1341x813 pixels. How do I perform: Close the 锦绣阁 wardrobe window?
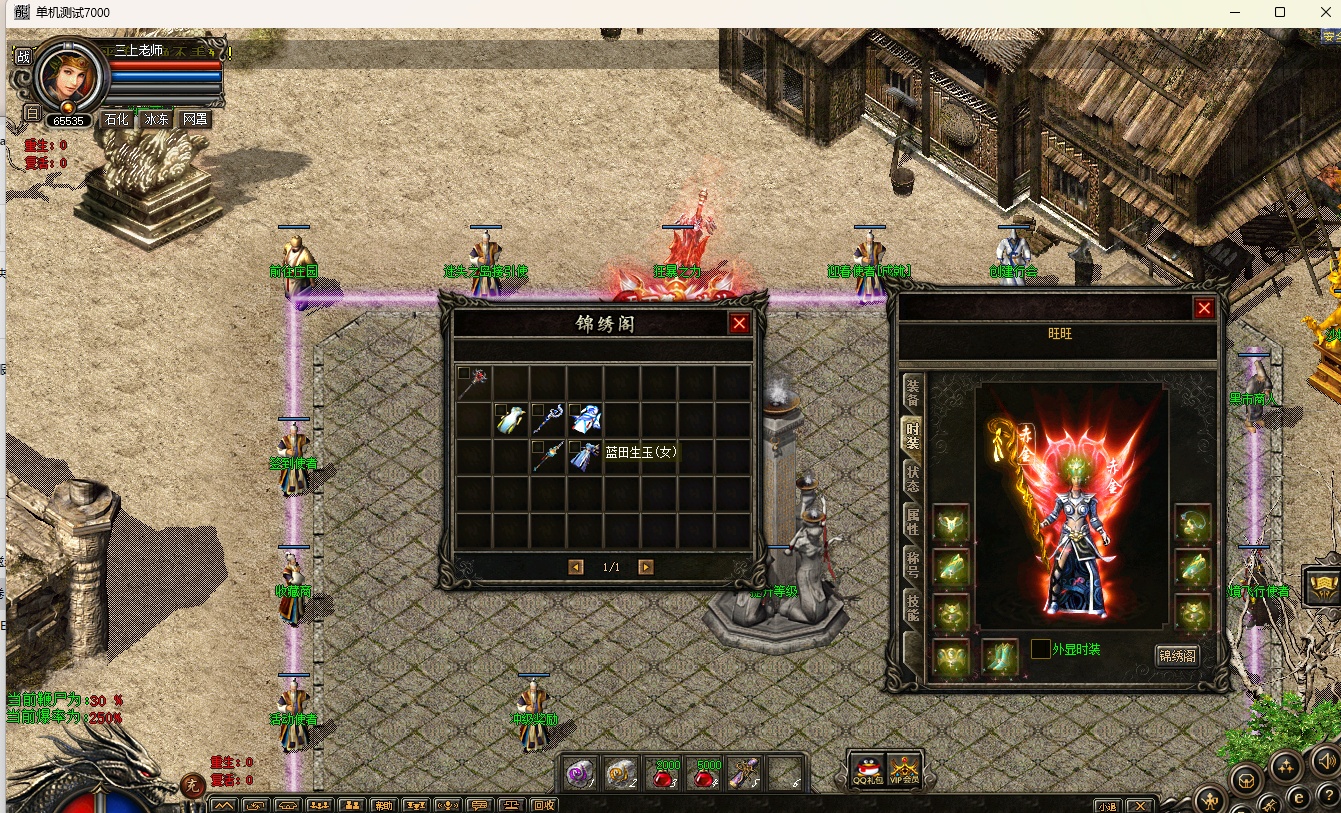[x=739, y=323]
